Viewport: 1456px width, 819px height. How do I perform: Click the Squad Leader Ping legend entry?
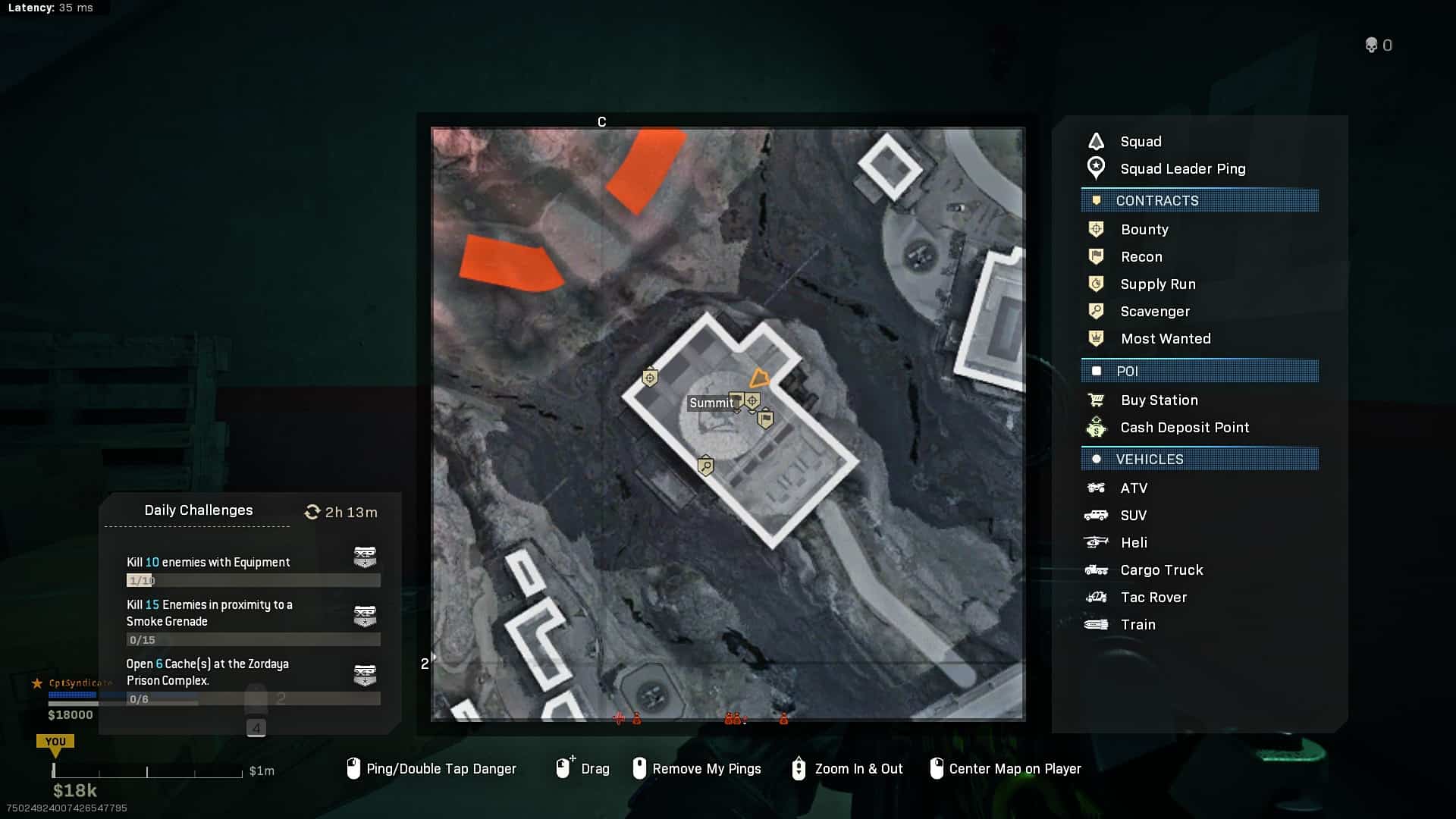coord(1182,169)
